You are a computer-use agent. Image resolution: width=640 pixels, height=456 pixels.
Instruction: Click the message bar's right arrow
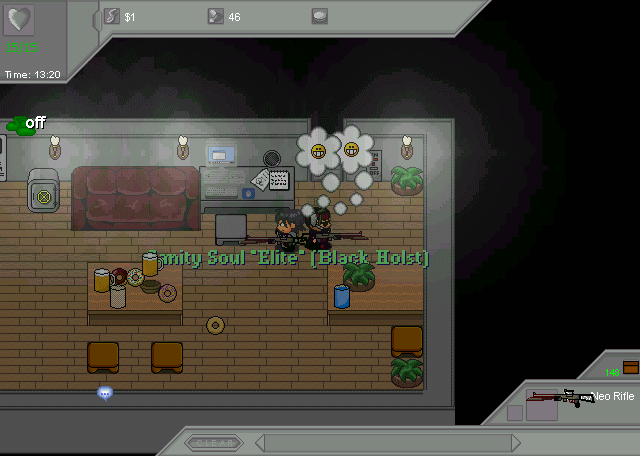click(x=516, y=442)
